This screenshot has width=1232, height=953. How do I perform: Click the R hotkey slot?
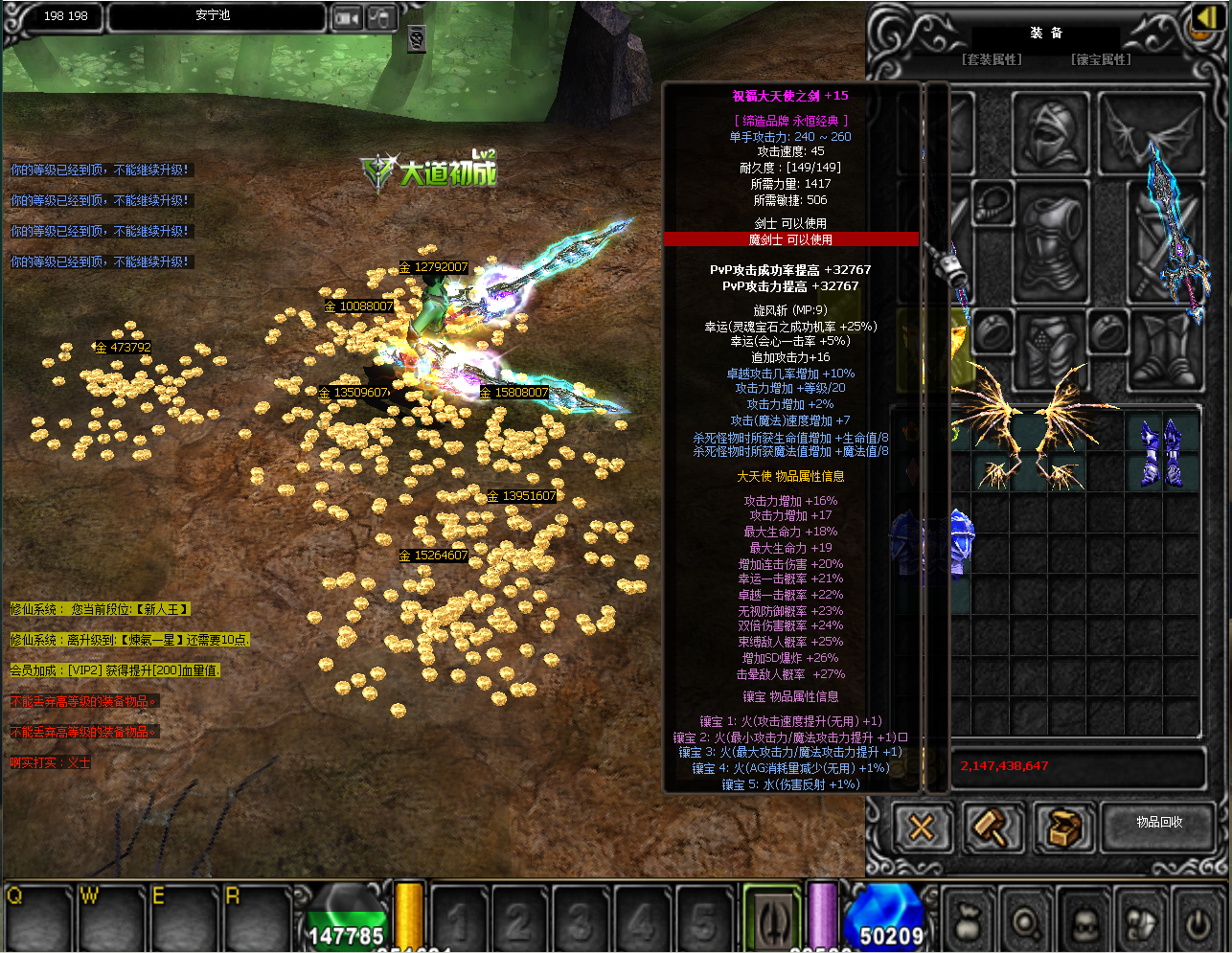[257, 917]
